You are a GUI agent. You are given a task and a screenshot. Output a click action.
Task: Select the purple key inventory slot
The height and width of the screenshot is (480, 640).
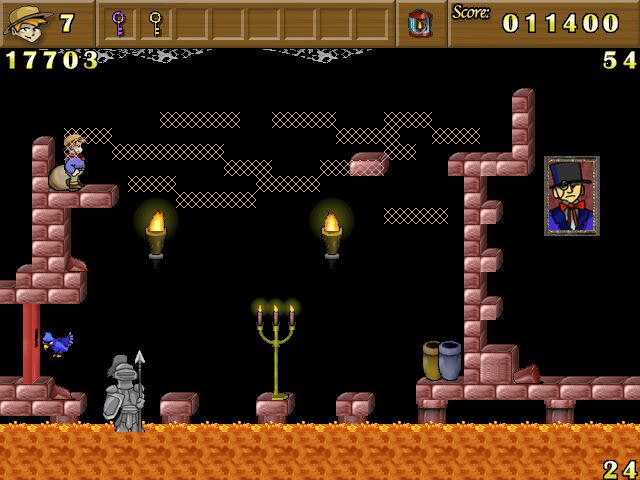click(x=118, y=22)
